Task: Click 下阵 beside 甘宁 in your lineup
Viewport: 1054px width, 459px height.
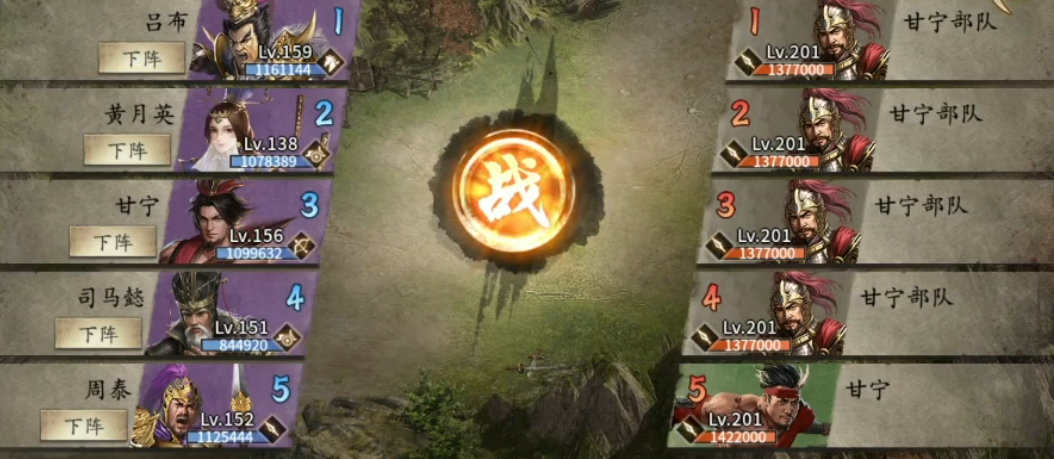Action: pos(113,241)
